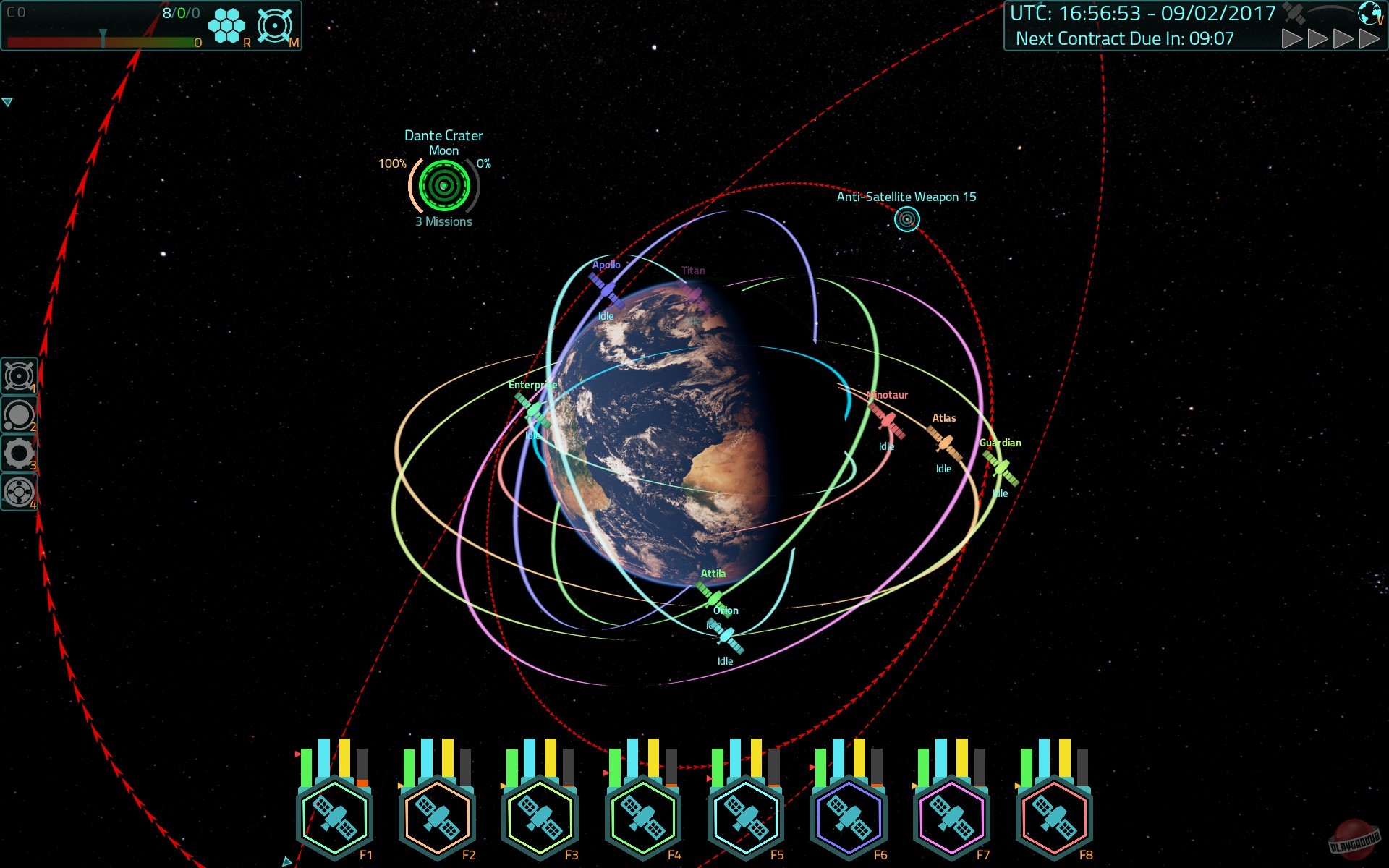The height and width of the screenshot is (868, 1389).
Task: Click the Guardian satellite on its orbit
Action: coord(1001,467)
